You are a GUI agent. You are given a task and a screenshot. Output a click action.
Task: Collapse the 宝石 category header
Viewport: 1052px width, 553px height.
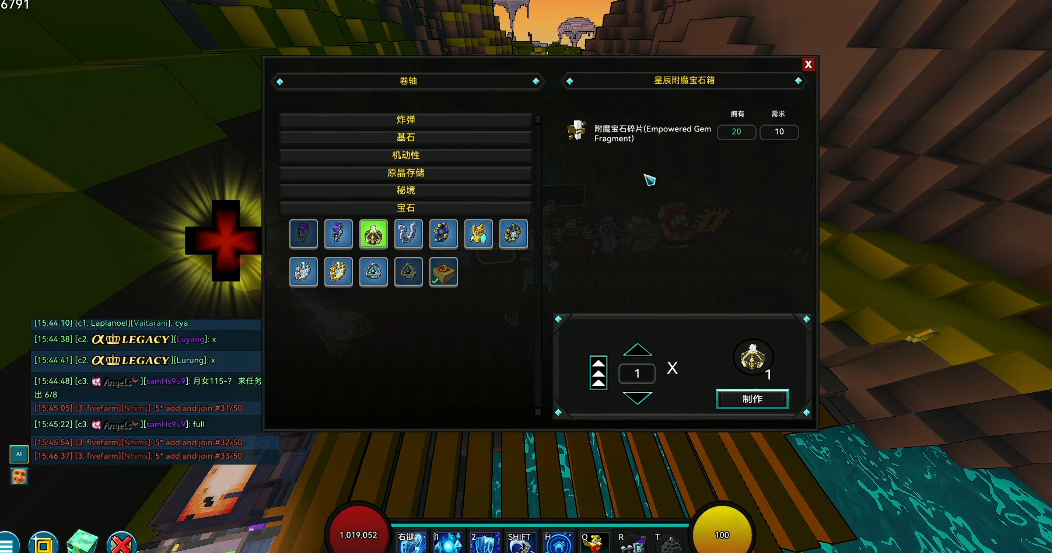tap(405, 208)
